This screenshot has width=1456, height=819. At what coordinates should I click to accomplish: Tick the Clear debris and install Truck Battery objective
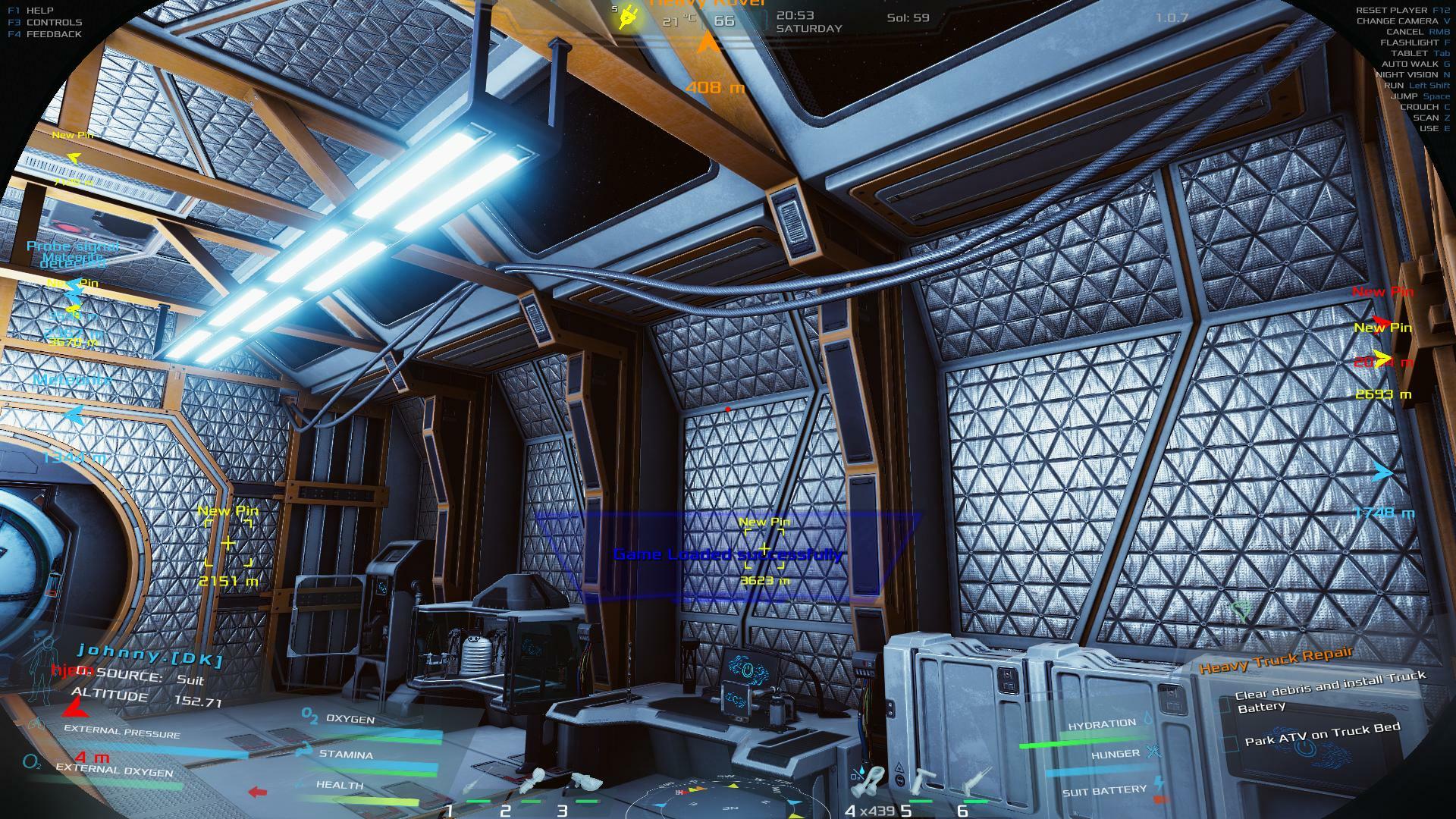(1224, 704)
